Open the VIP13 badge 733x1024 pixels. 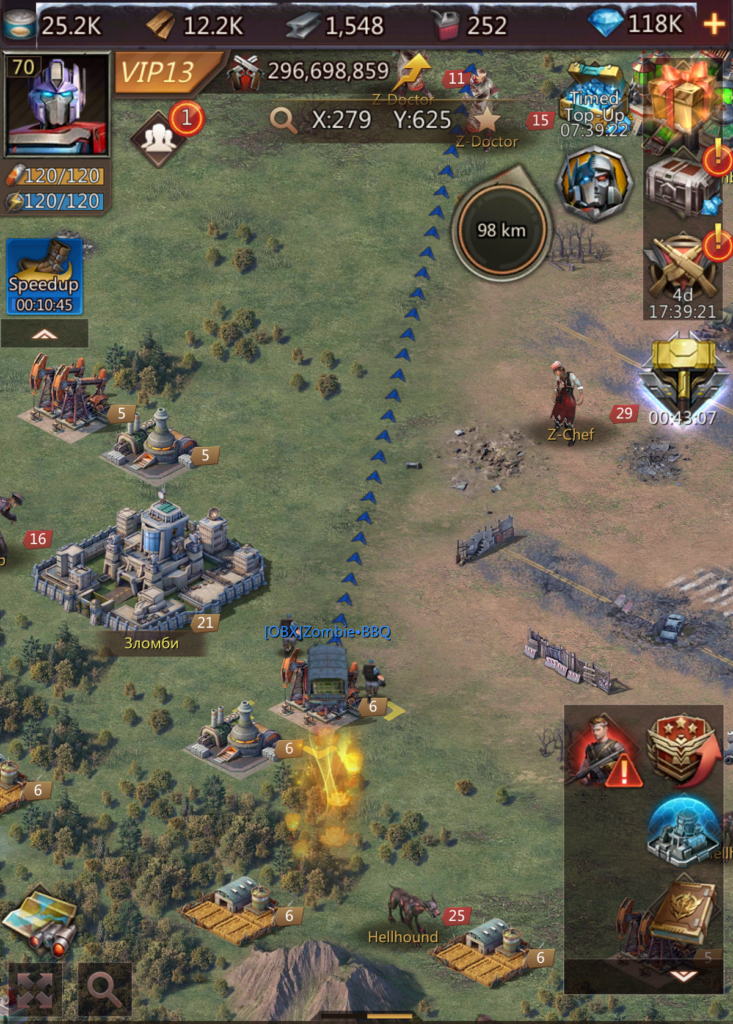coord(168,72)
